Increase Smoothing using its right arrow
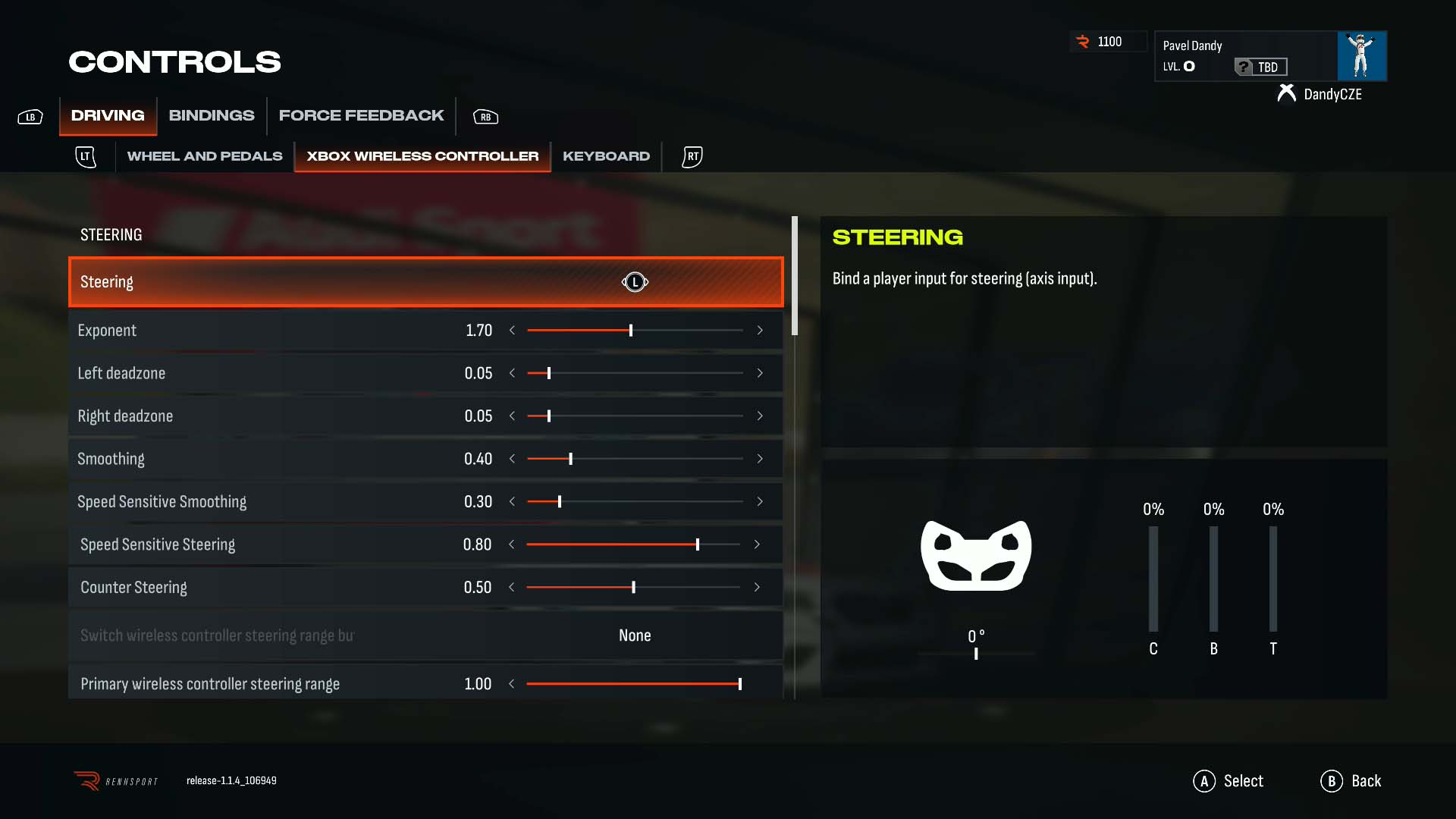This screenshot has width=1456, height=819. 760,459
